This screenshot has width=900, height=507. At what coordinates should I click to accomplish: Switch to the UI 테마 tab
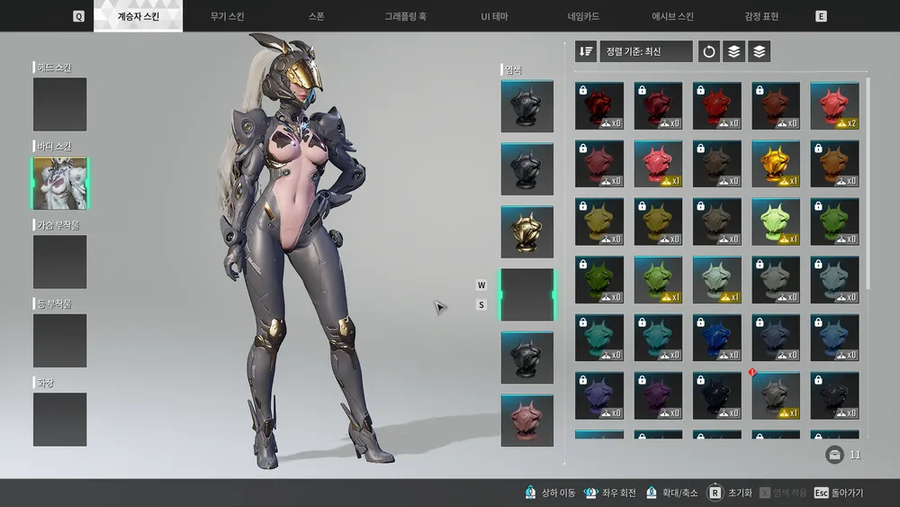(497, 16)
